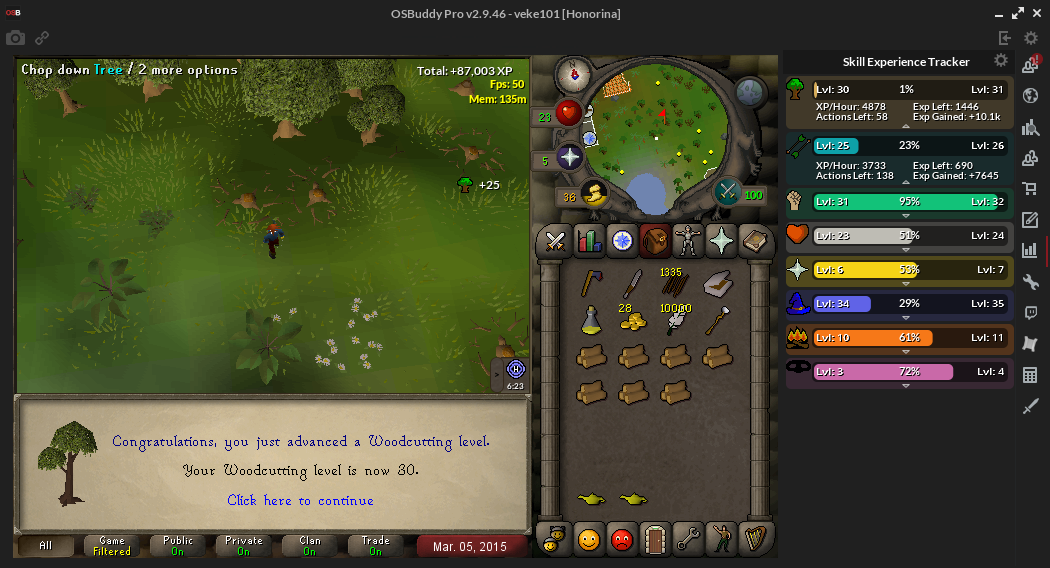The width and height of the screenshot is (1050, 568).
Task: Open the worn equipment tab
Action: point(687,241)
